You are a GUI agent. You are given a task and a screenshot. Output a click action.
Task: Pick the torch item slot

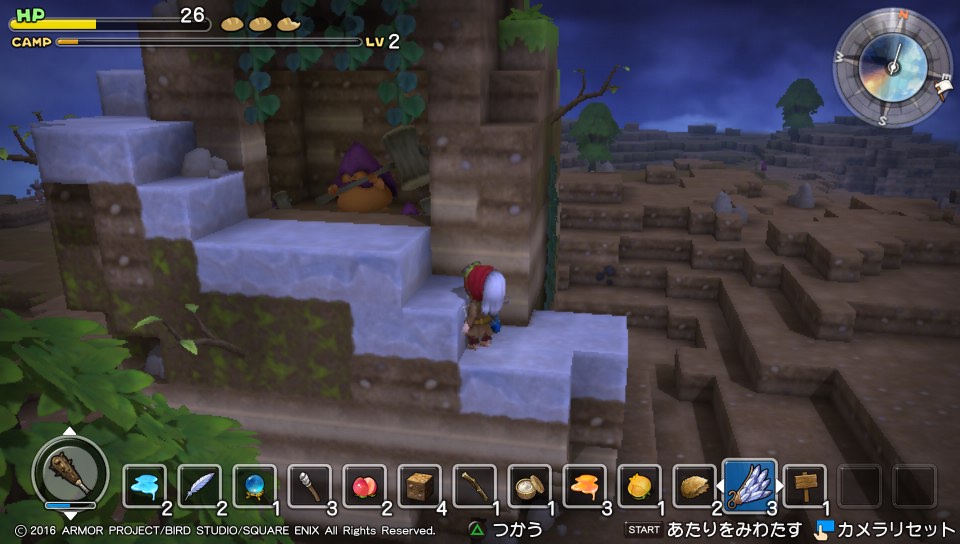(x=310, y=487)
